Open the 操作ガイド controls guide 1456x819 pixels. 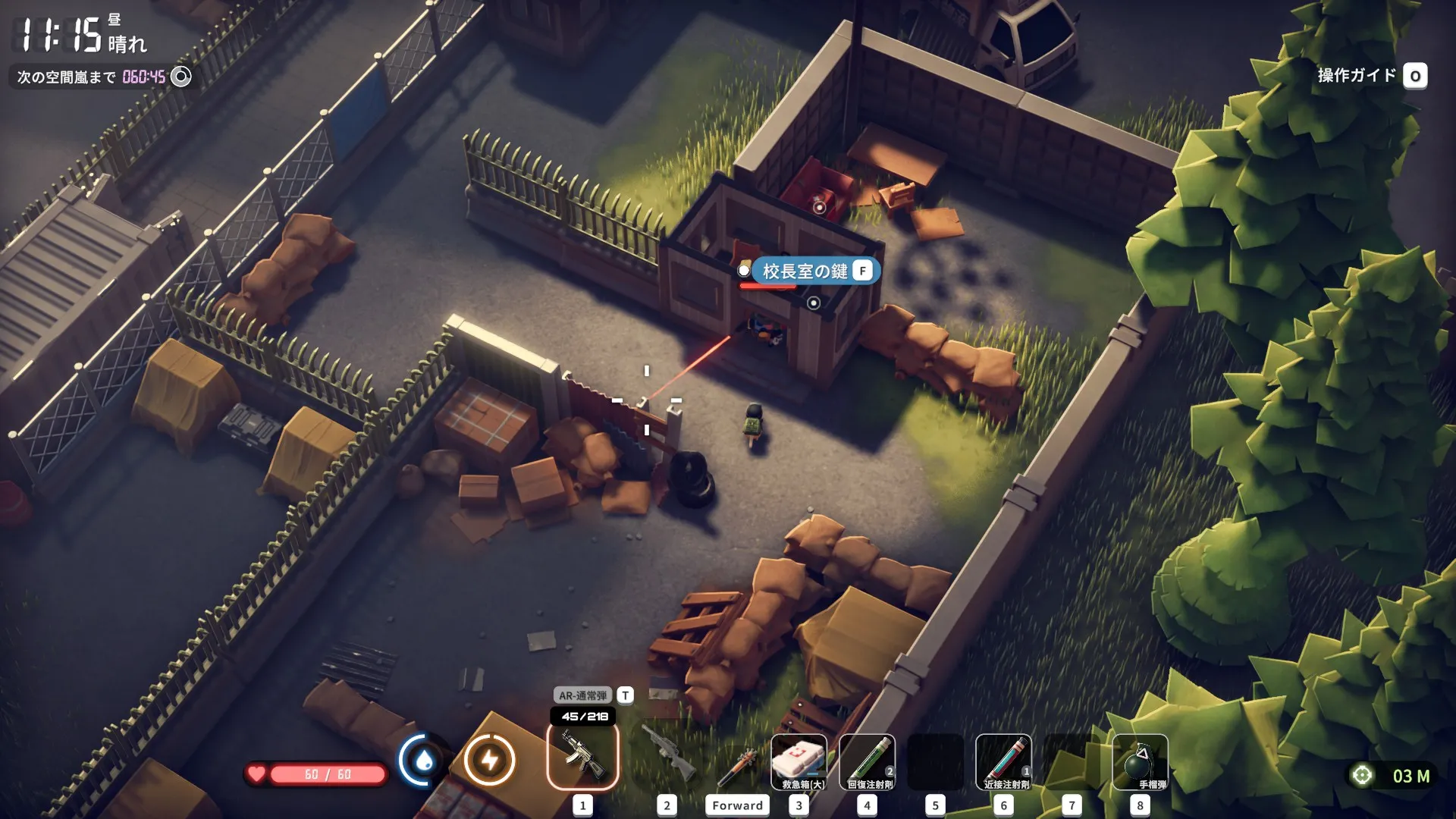(1371, 76)
